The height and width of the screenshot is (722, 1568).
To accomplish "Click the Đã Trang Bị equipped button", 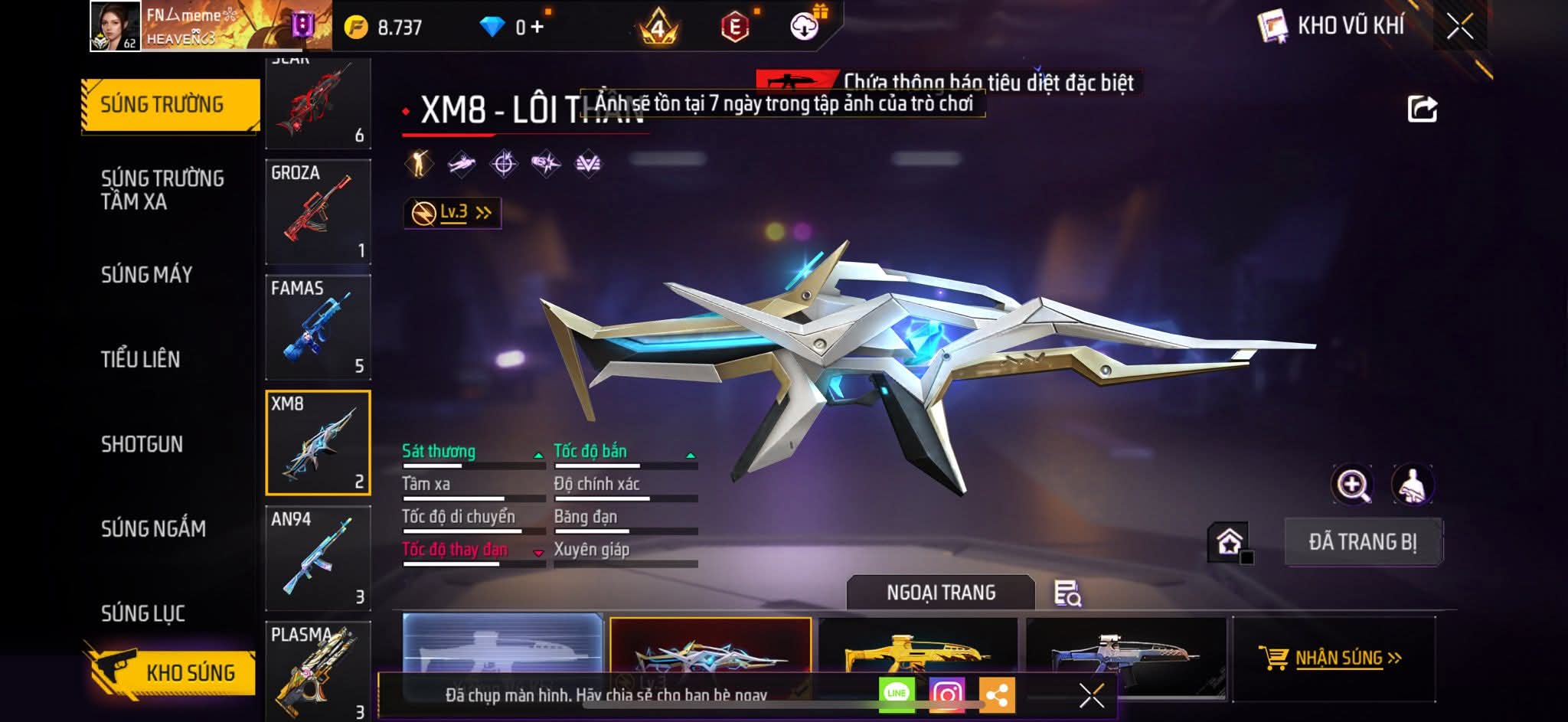I will coord(1363,542).
